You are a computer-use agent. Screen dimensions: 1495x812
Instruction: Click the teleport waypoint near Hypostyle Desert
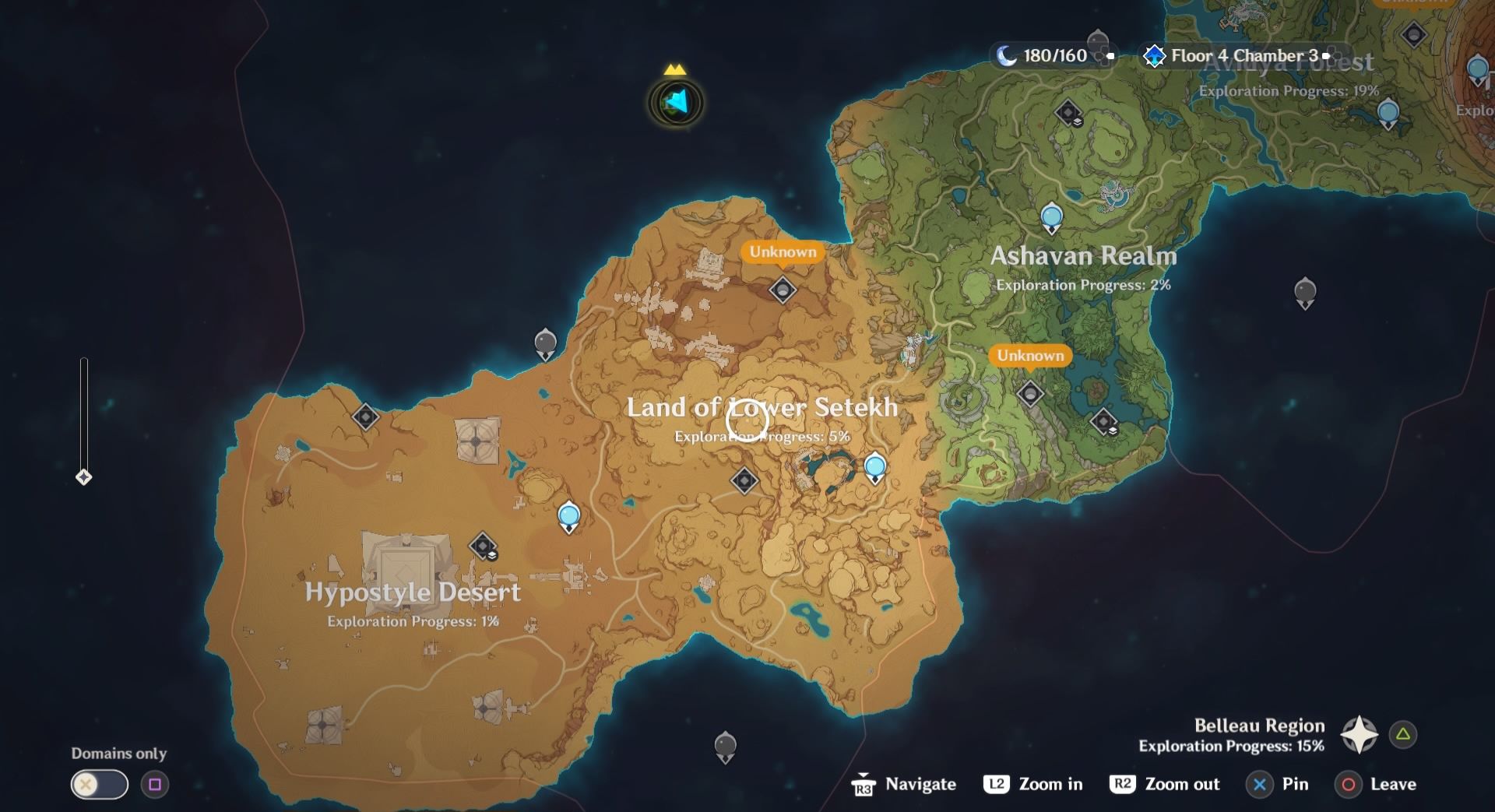click(568, 514)
